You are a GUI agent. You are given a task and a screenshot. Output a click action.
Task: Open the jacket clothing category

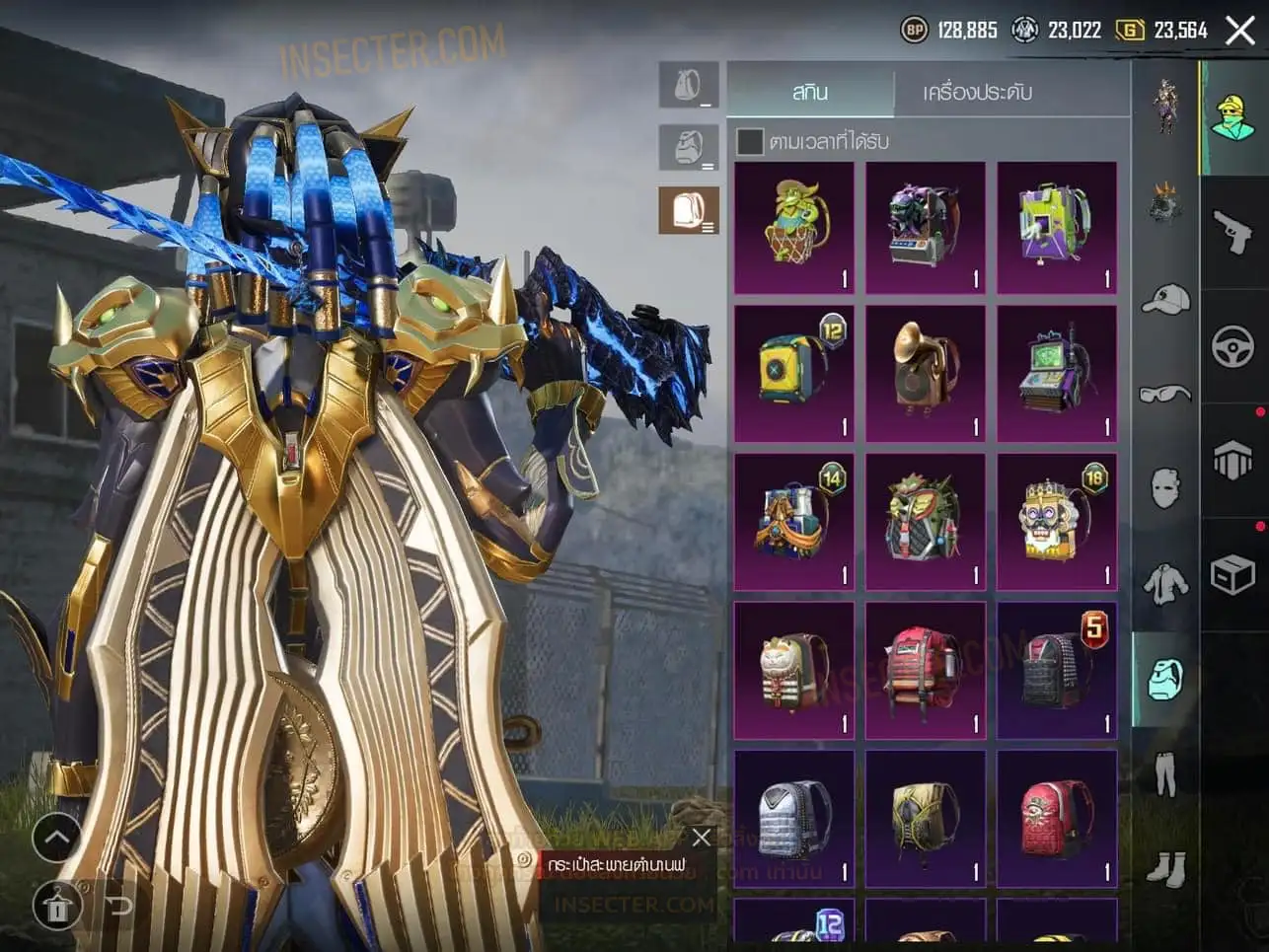tap(1165, 583)
